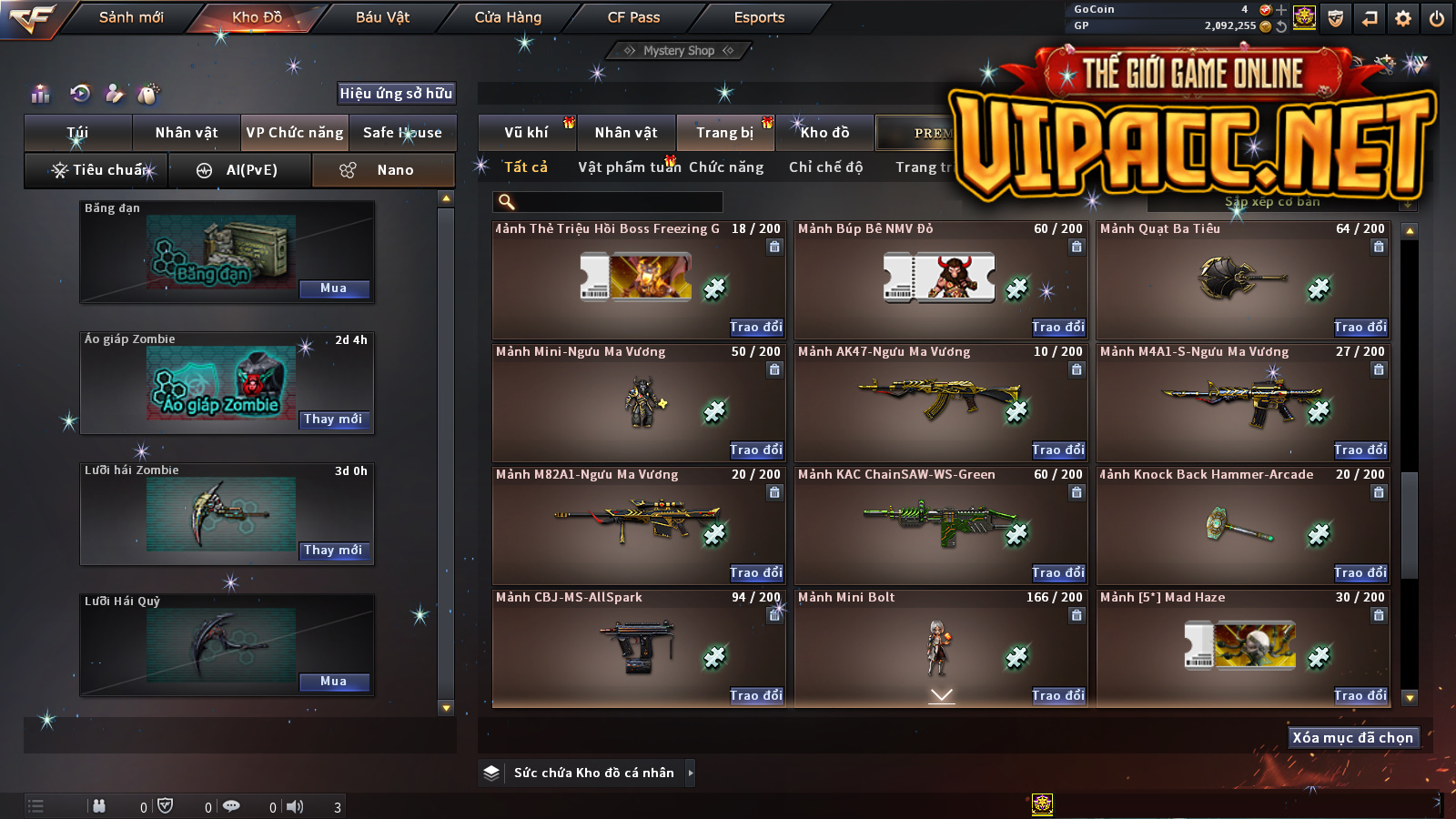Select the Vũ khí inventory tab

(527, 133)
